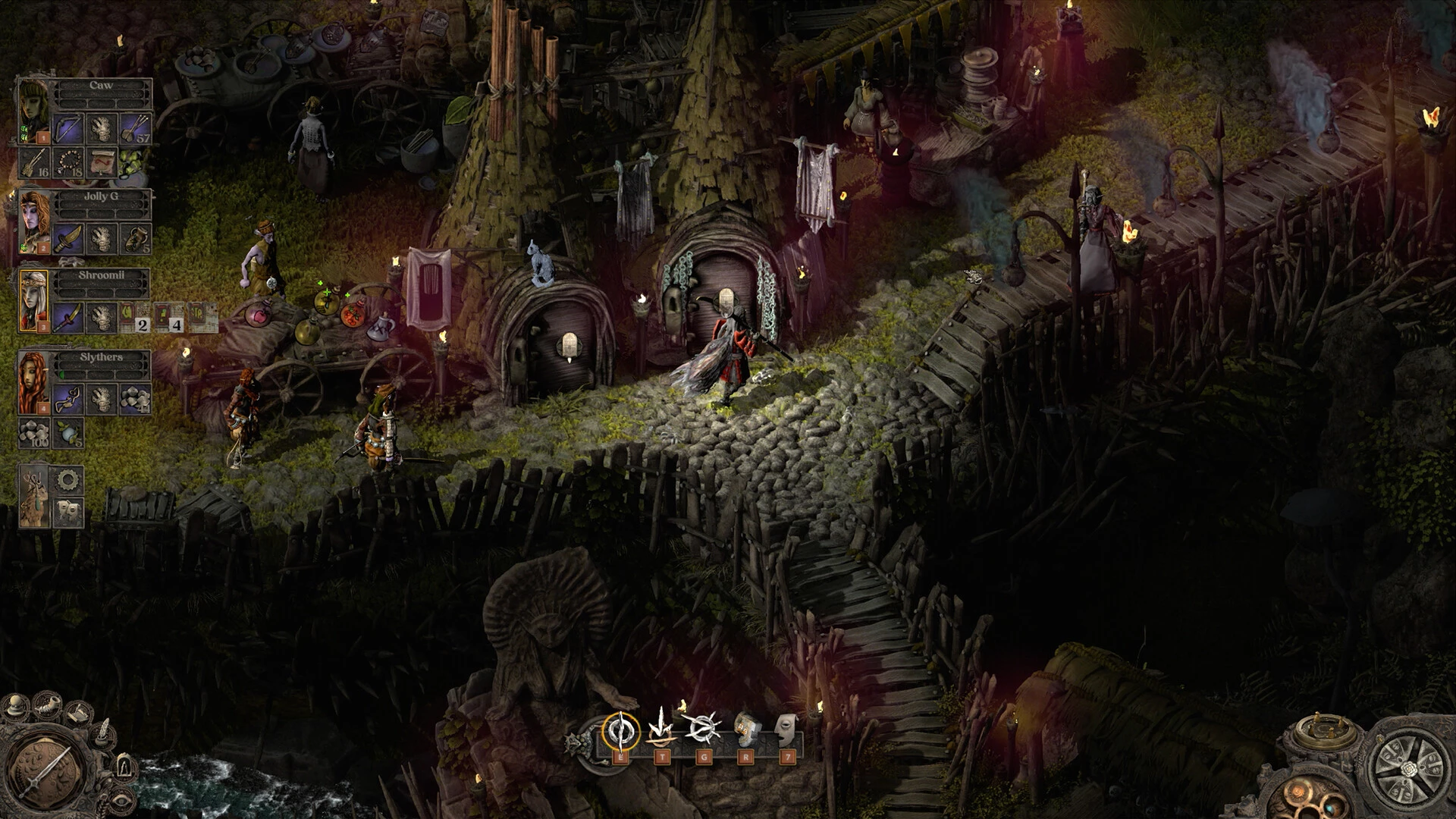
Task: Select the white mask hotbar item
Action: (788, 730)
